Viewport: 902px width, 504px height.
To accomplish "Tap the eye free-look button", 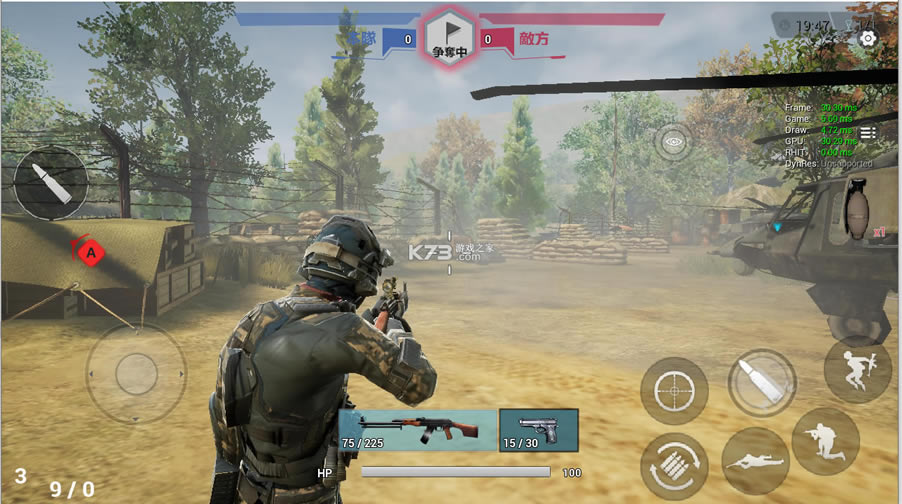I will pyautogui.click(x=676, y=142).
